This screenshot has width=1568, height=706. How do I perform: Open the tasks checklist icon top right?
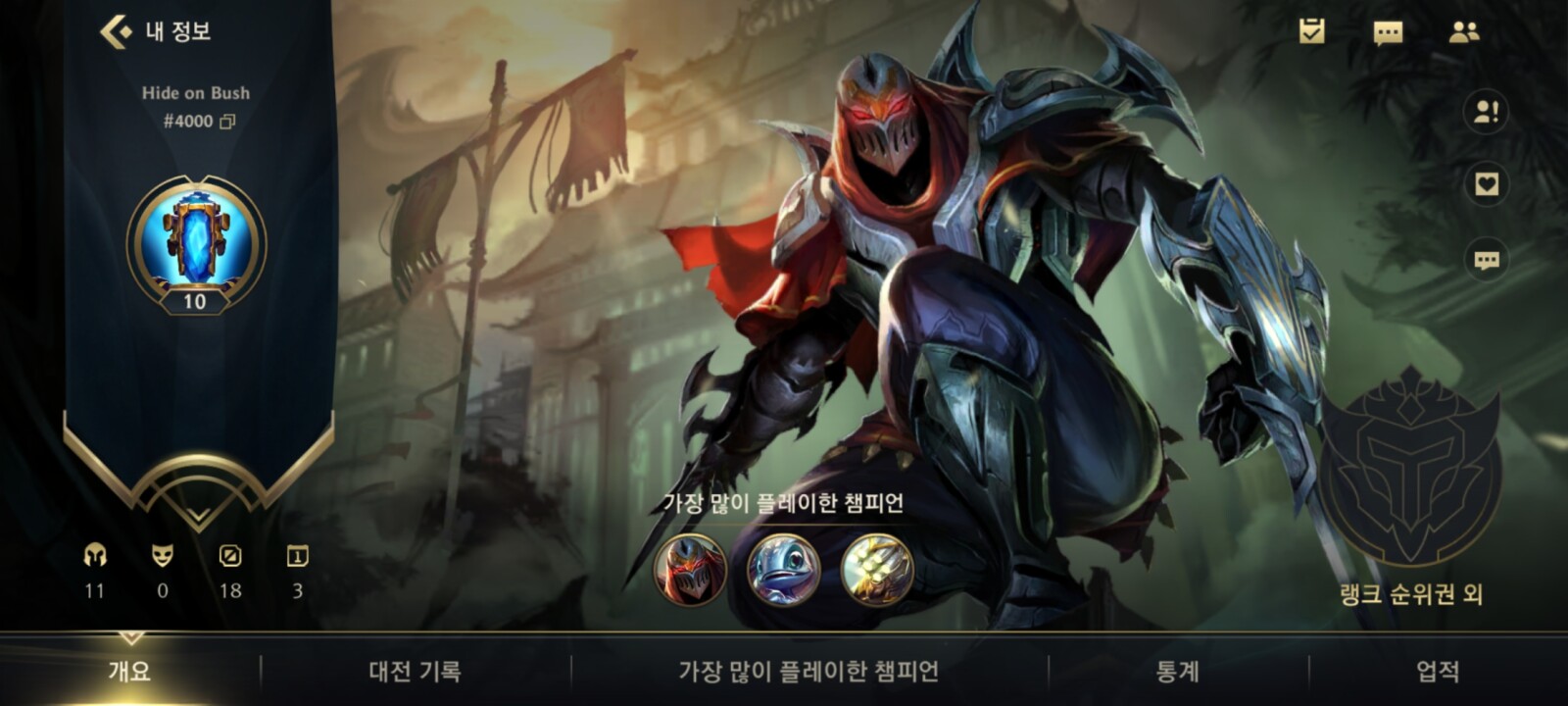click(1311, 32)
